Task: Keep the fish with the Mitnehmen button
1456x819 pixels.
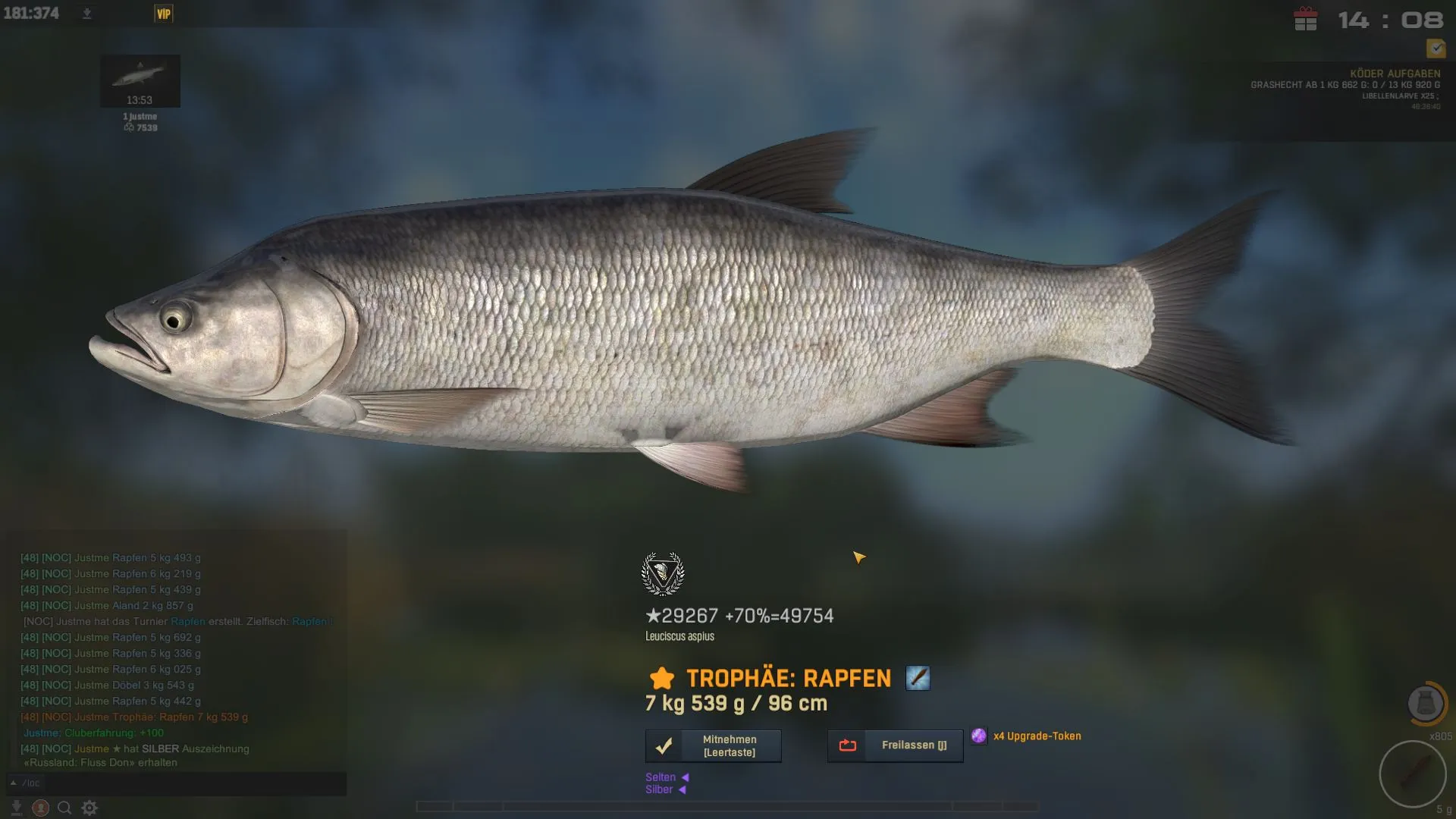Action: pyautogui.click(x=713, y=746)
